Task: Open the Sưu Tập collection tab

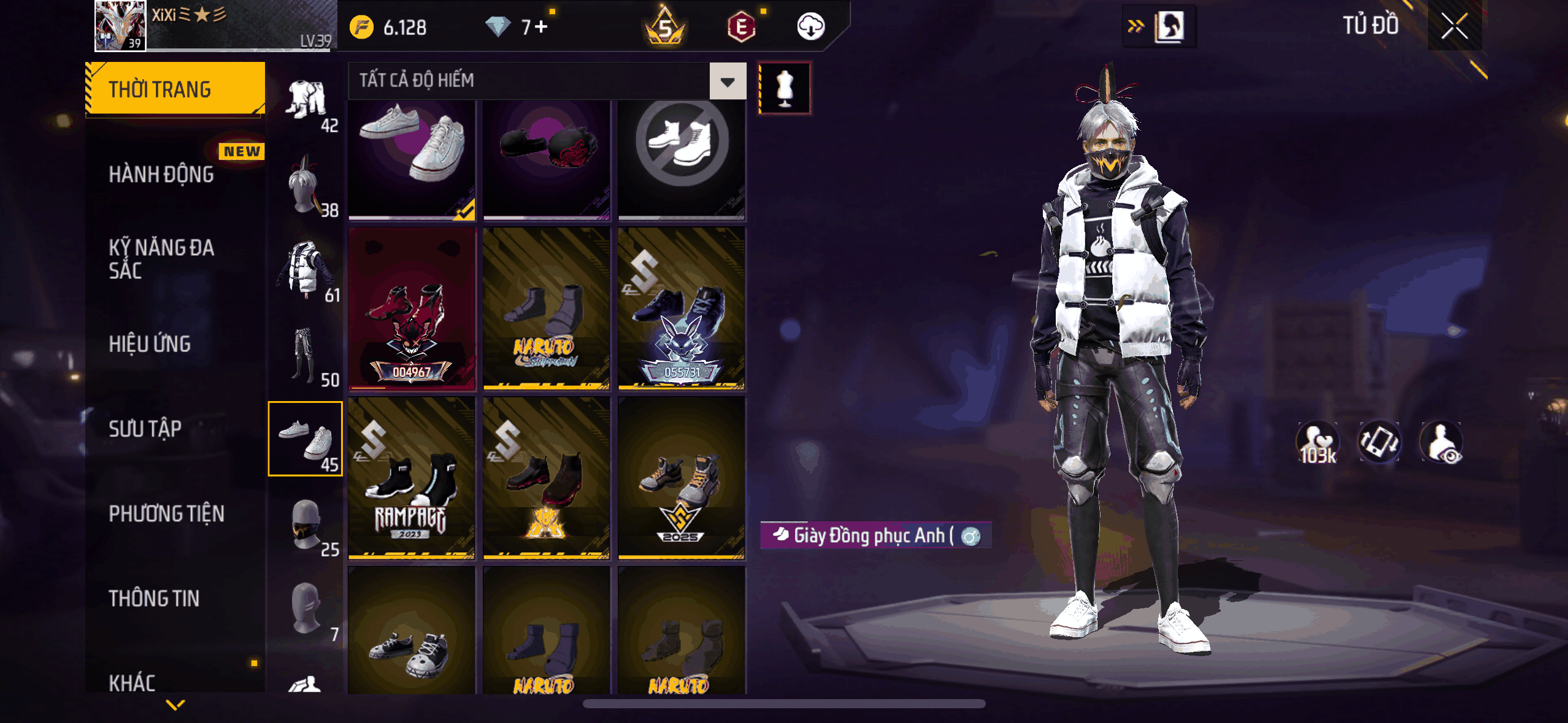Action: click(145, 429)
